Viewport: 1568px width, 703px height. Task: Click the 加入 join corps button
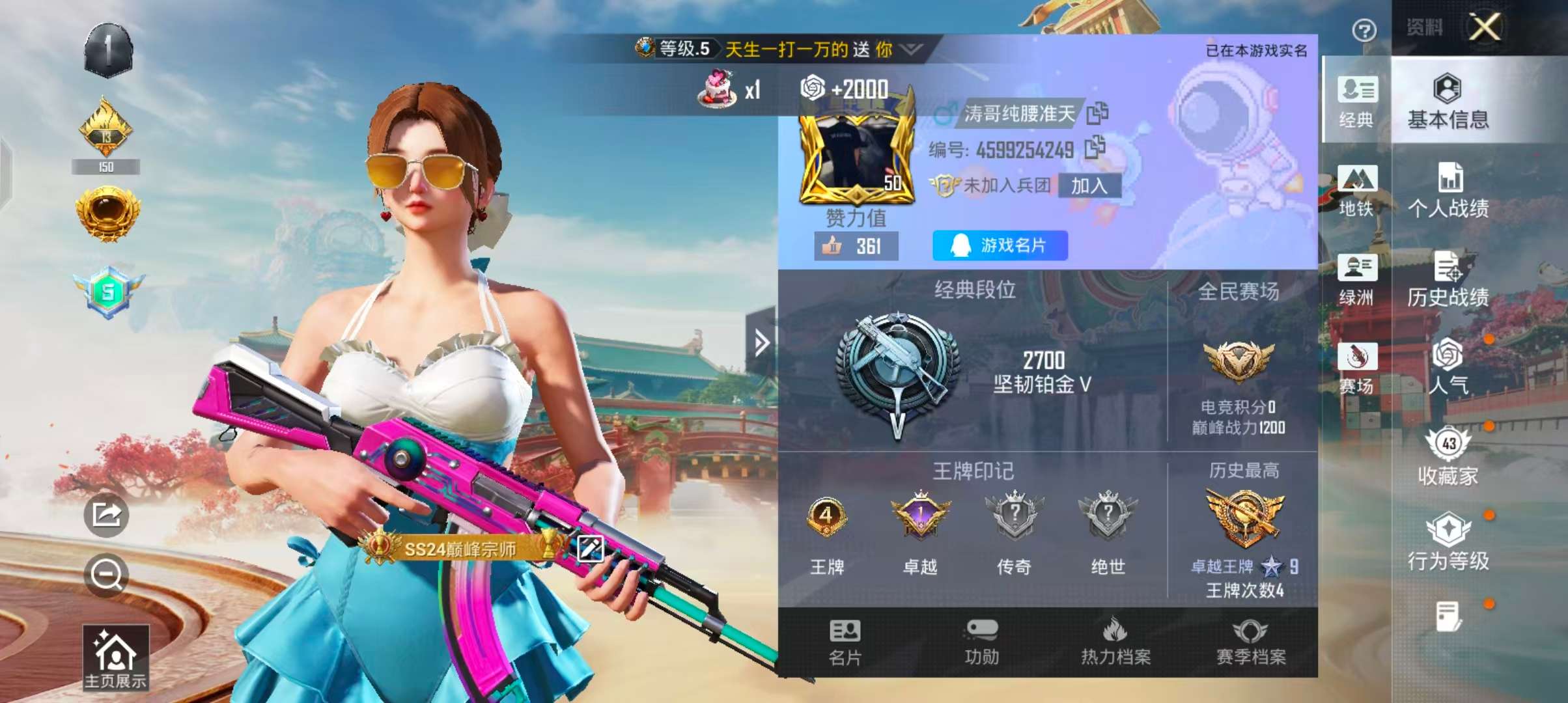point(1089,186)
